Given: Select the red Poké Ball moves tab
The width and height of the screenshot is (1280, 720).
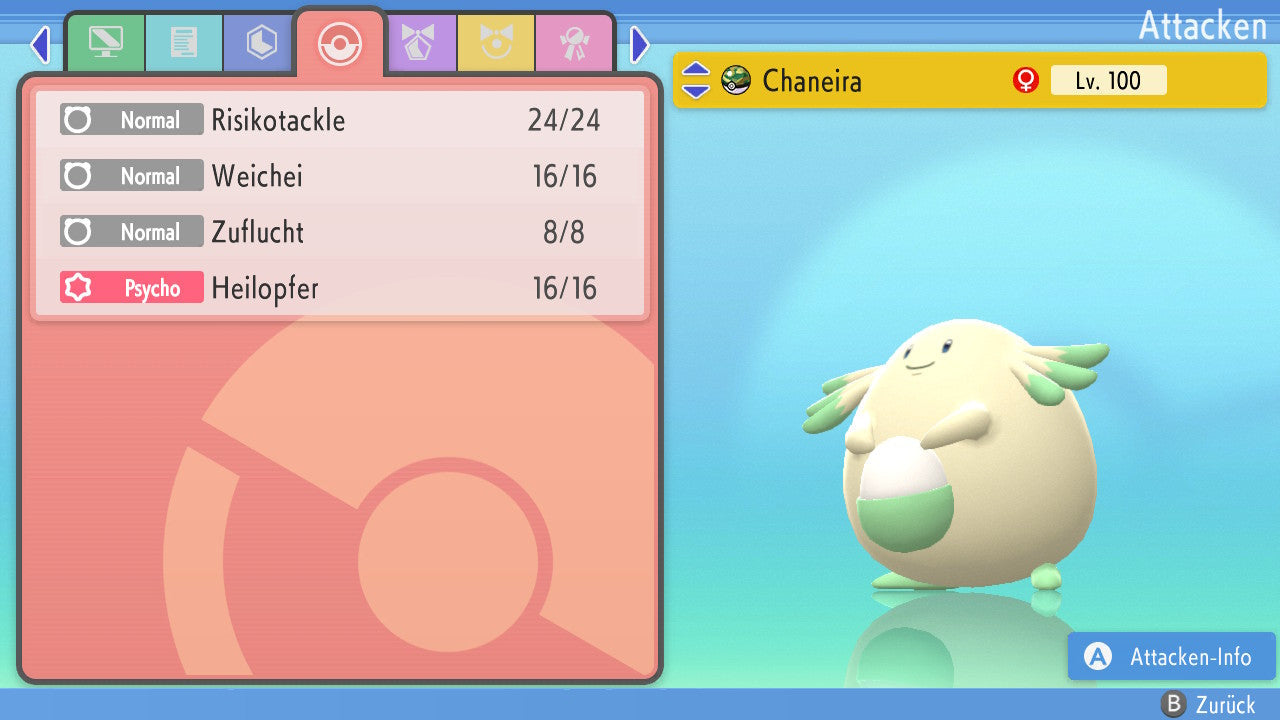Looking at the screenshot, I should [x=340, y=43].
